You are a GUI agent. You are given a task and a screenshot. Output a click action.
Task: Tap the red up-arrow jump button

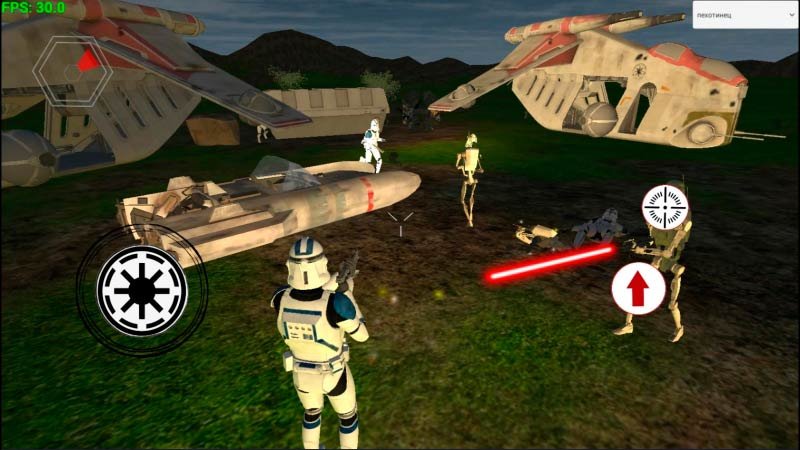click(638, 287)
